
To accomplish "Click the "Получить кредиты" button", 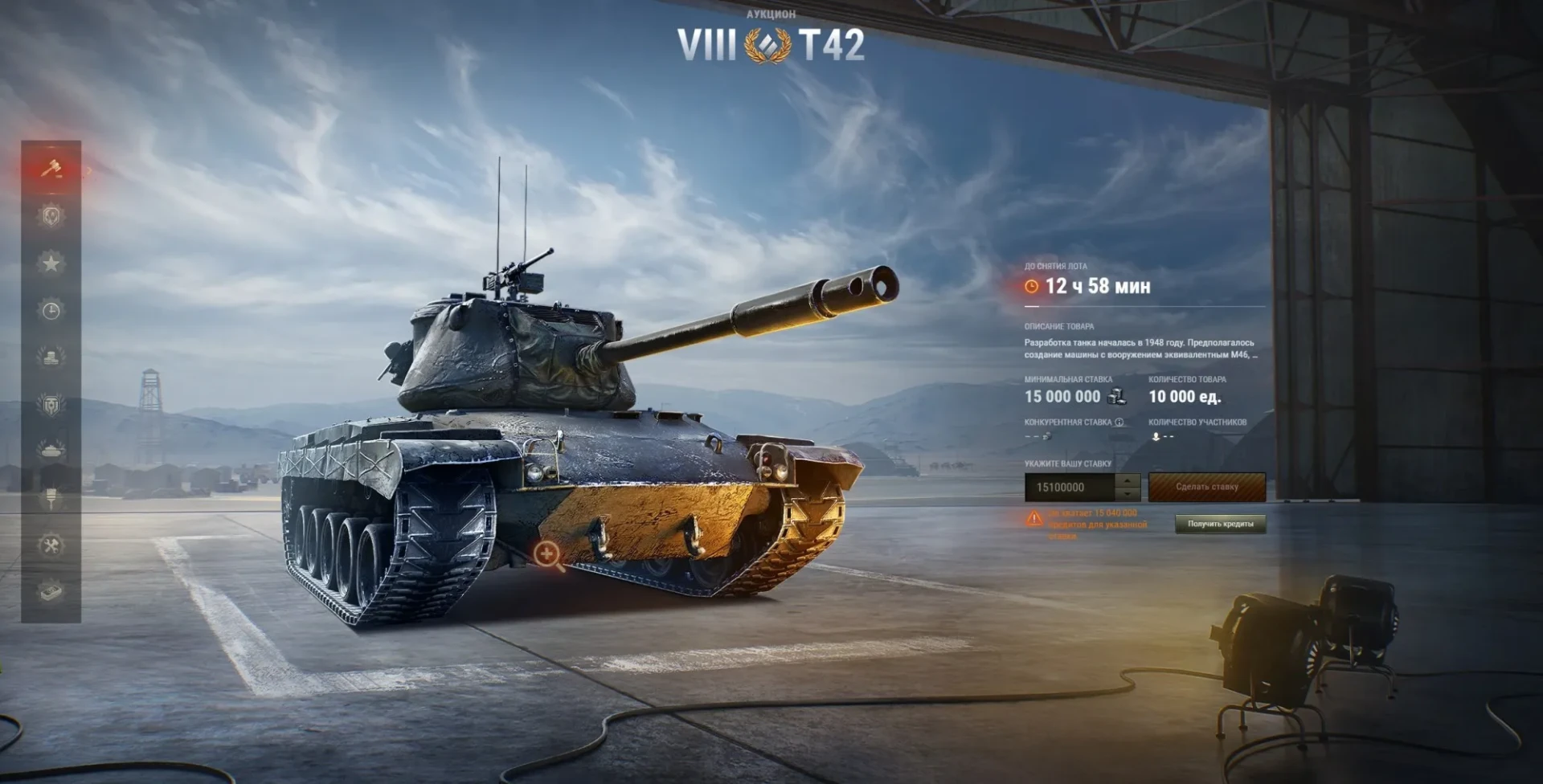I will tap(1220, 524).
